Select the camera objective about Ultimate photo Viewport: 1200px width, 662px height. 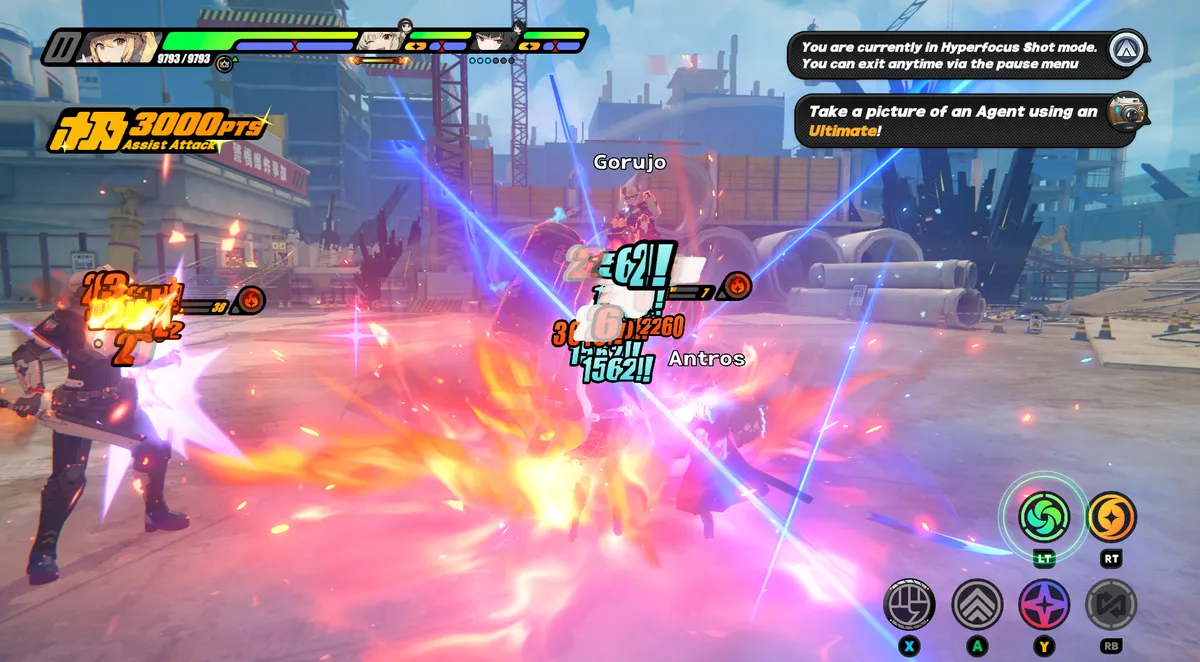pos(966,121)
